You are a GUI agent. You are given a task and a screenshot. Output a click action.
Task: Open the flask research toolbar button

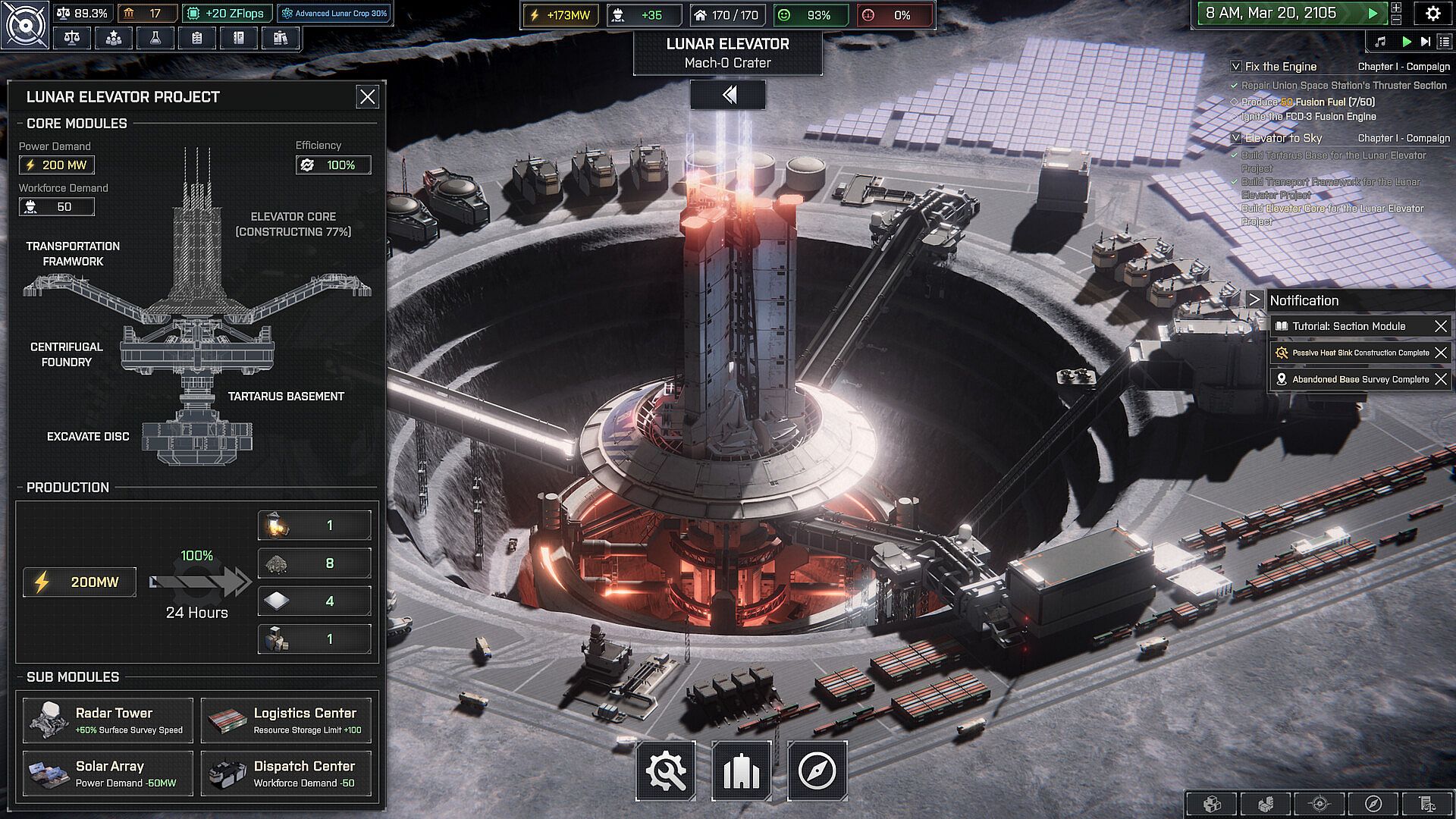tap(155, 38)
